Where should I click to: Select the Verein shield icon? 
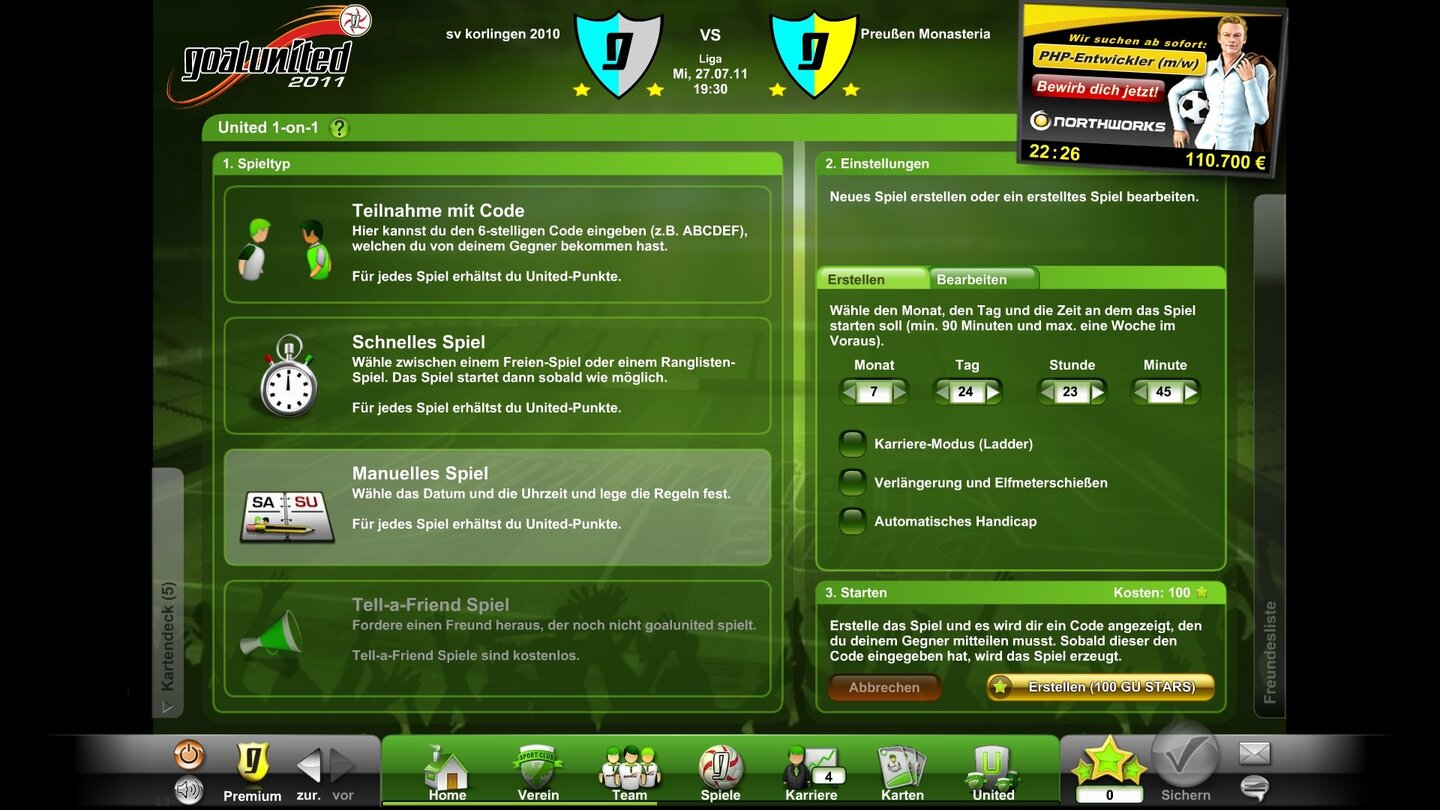pos(537,768)
